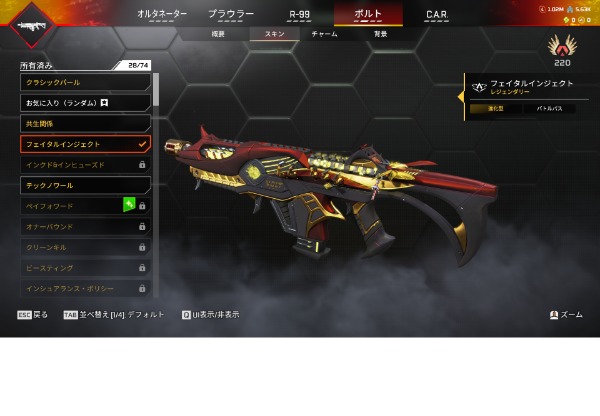Open the プラウラー weapon tab
The image size is (600, 416).
[231, 15]
